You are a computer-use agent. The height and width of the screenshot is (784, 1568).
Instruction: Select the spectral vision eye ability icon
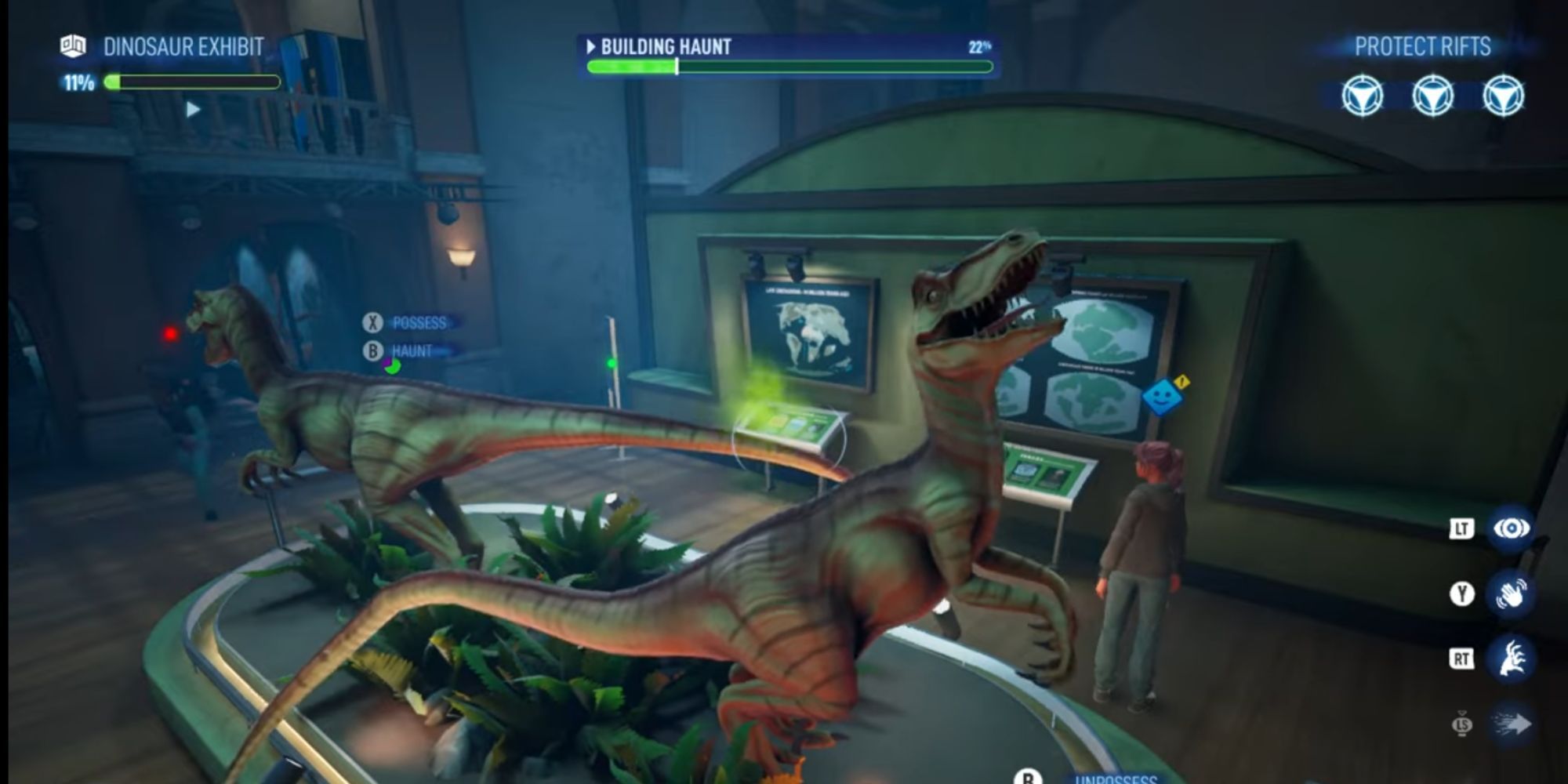click(x=1514, y=529)
